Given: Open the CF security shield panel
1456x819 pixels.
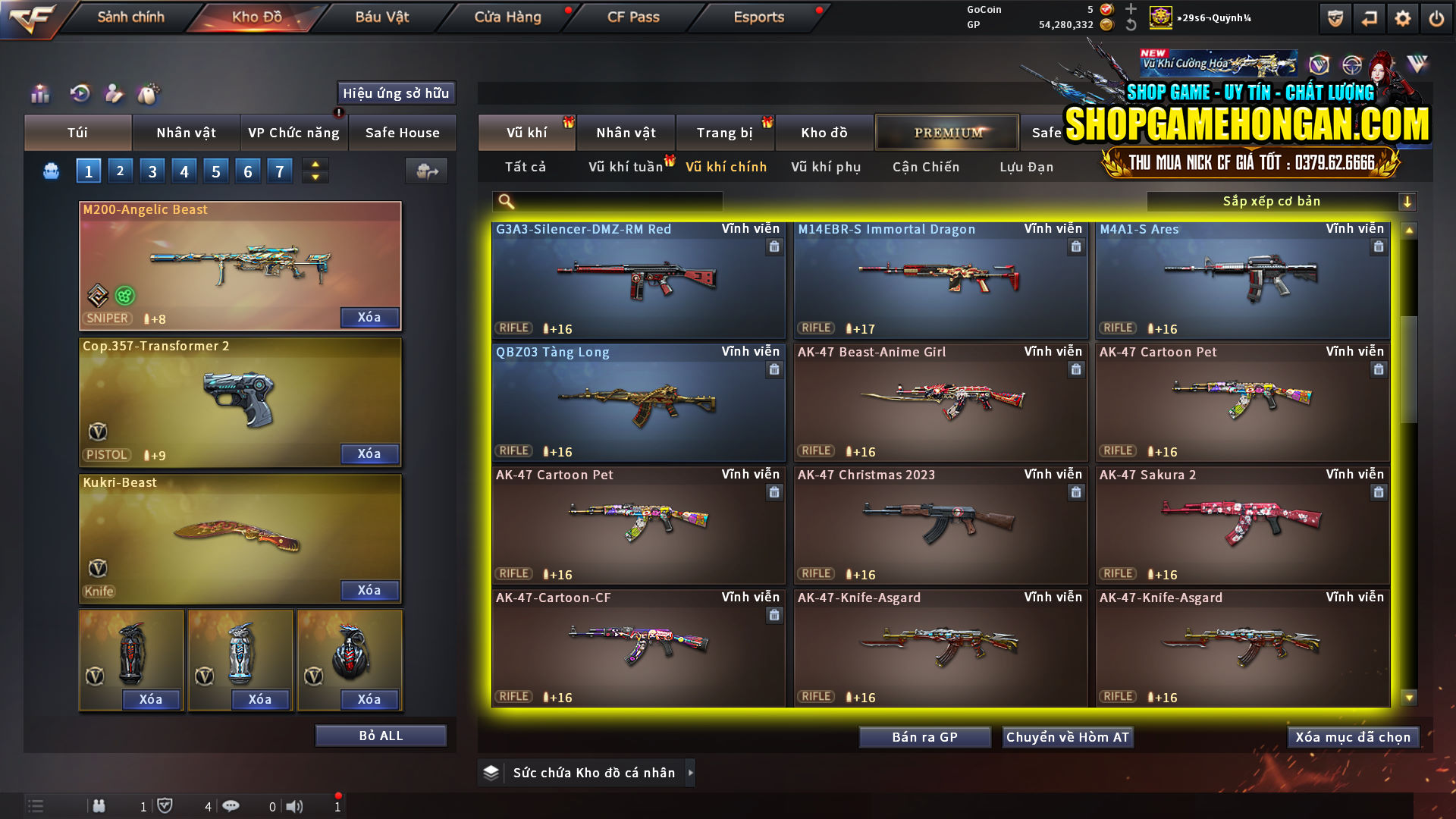Looking at the screenshot, I should 1334,17.
